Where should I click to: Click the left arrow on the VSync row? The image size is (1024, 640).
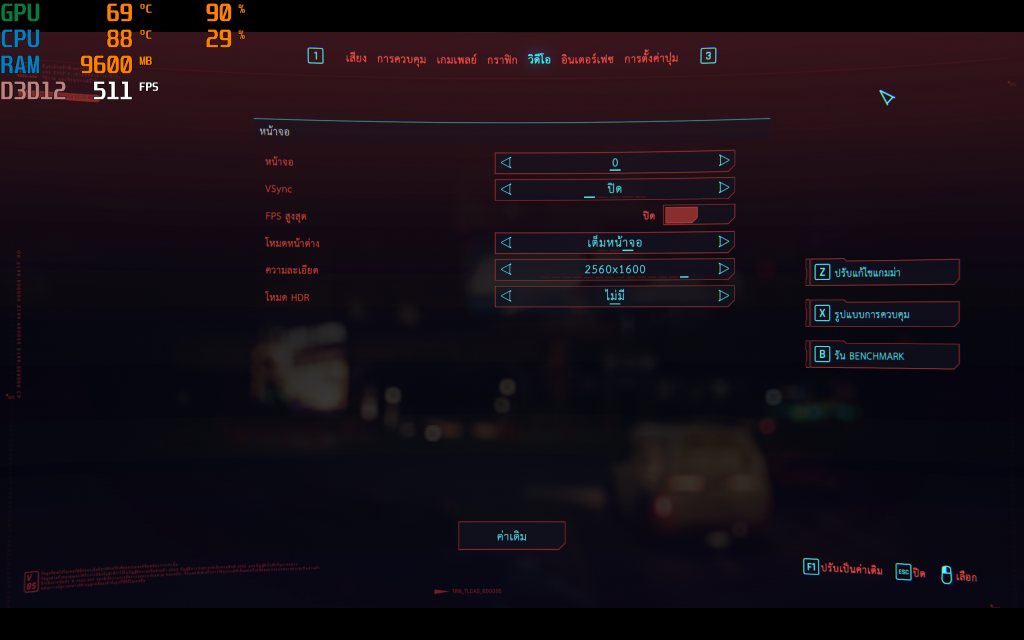[506, 188]
